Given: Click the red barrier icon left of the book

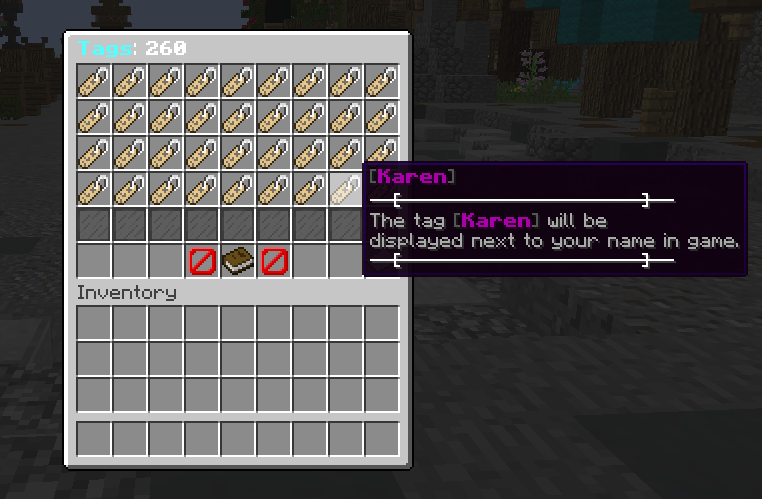Looking at the screenshot, I should point(202,262).
